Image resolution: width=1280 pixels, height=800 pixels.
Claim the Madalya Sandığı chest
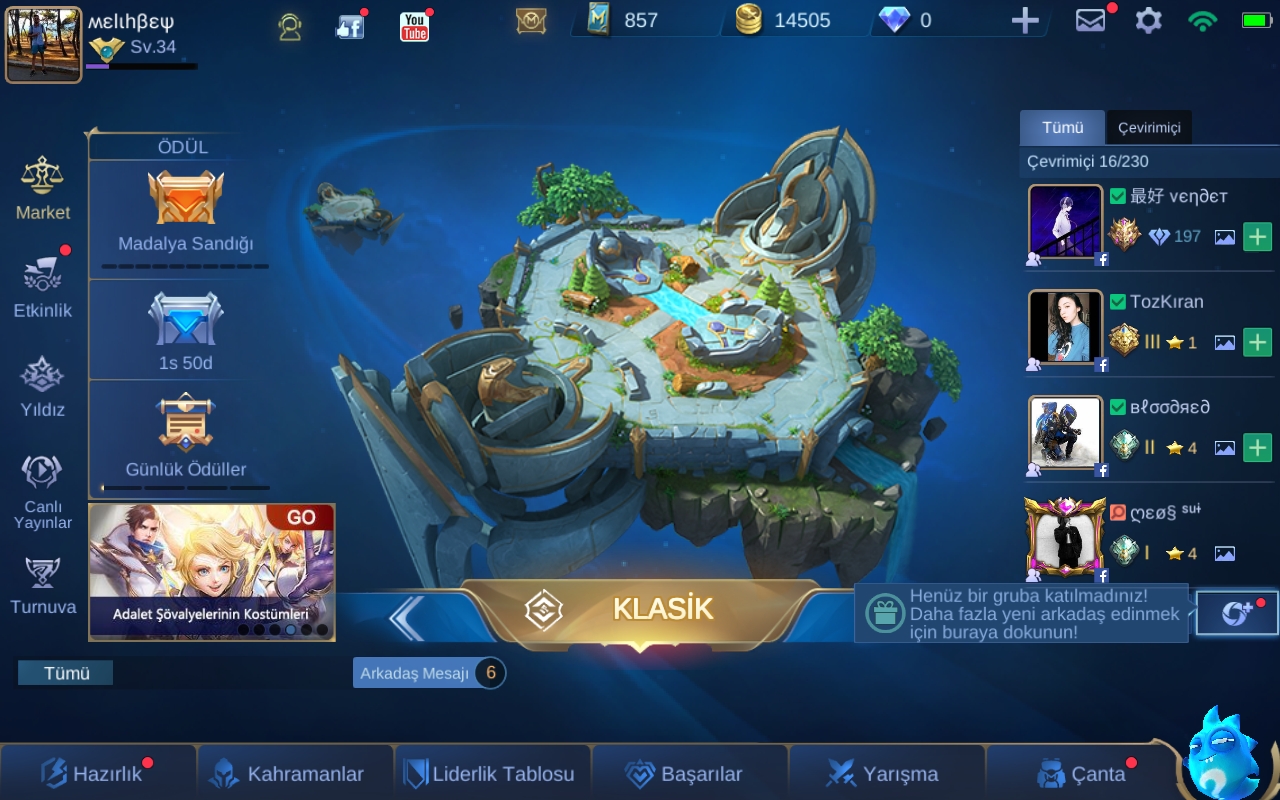tap(186, 210)
